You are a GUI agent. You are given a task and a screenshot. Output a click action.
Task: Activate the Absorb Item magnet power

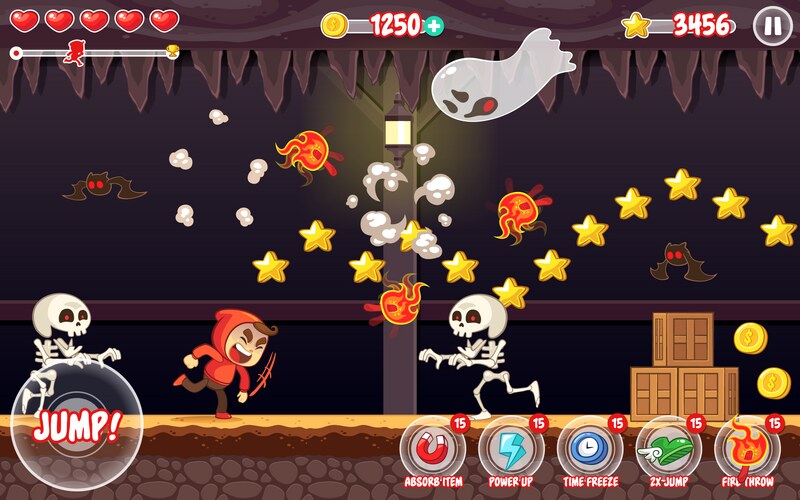(432, 449)
